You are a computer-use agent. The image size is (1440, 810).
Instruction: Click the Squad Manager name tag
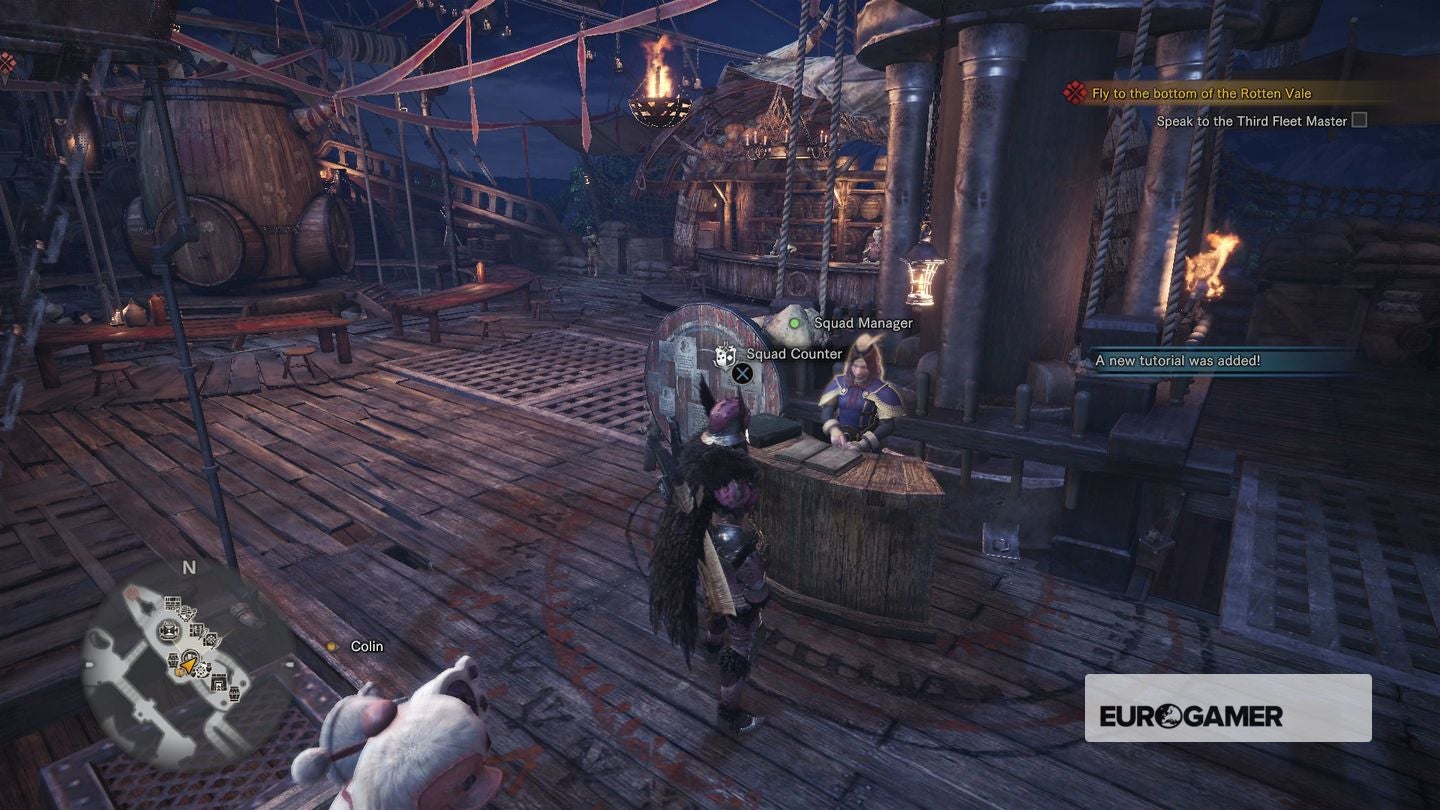tap(862, 323)
